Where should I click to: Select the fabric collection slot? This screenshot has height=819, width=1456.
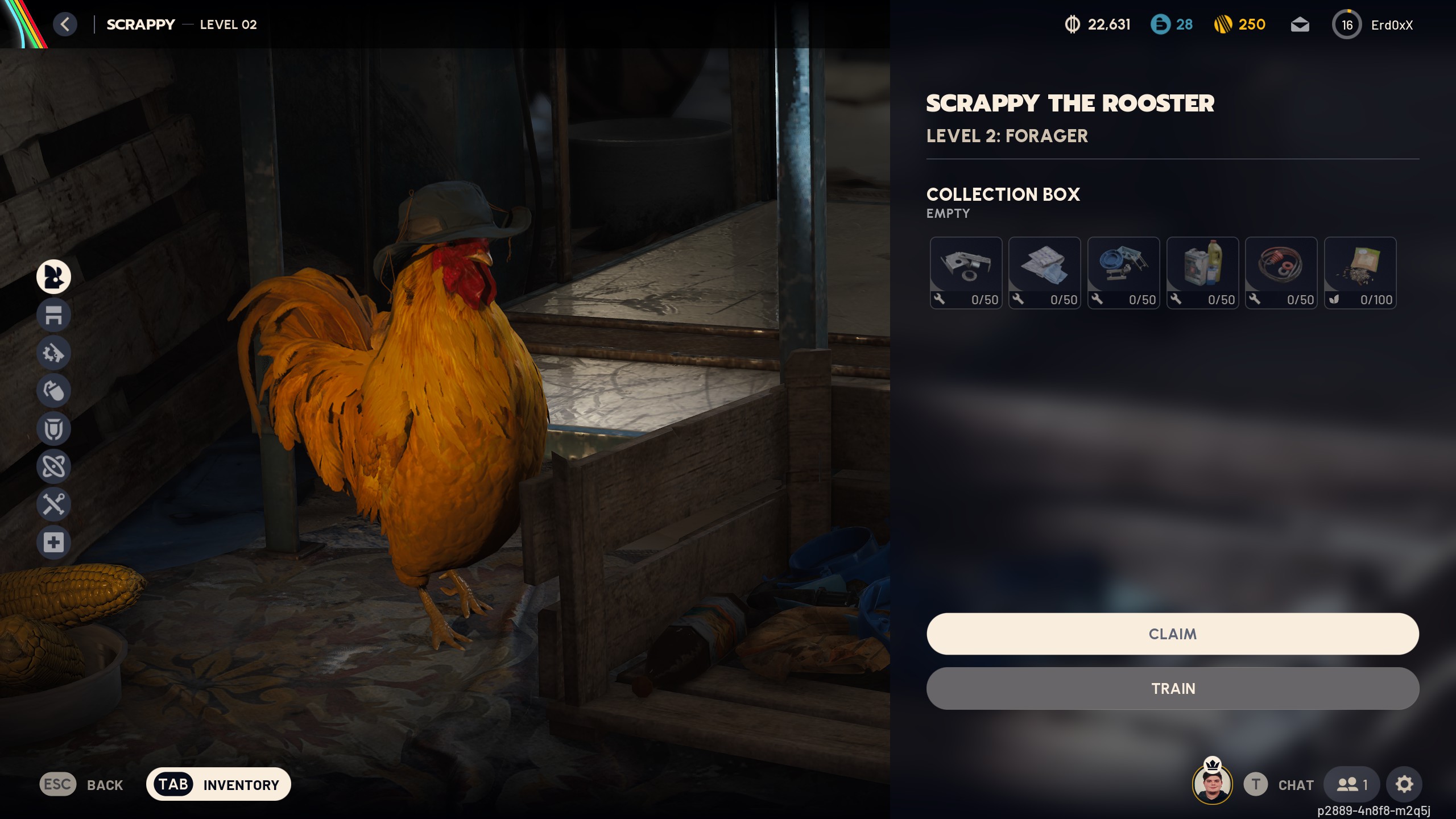click(1044, 272)
